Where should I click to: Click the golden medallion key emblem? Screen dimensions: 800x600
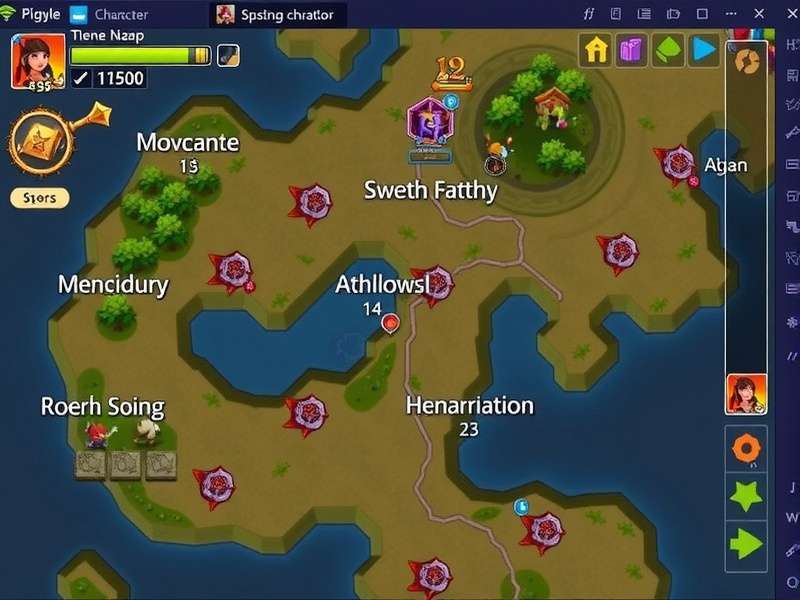(42, 142)
